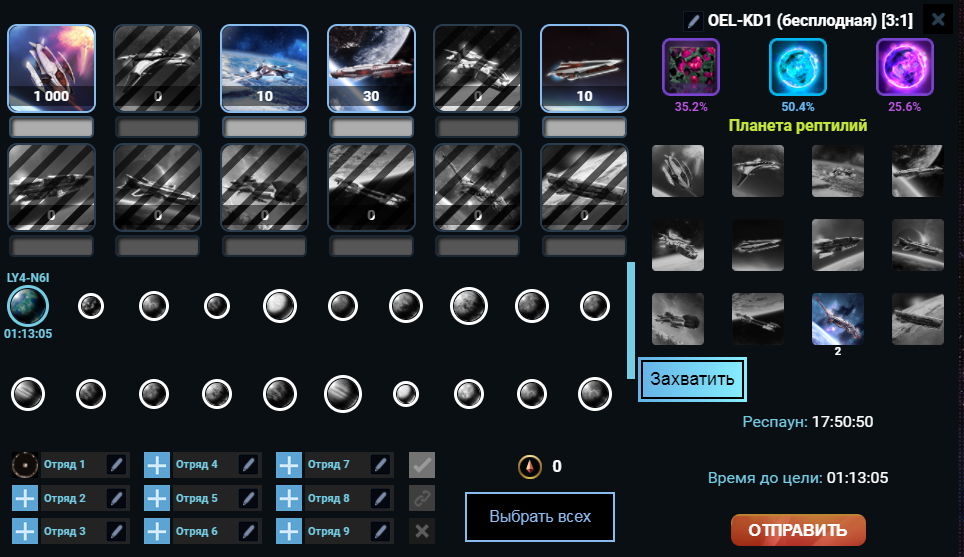Send the fleet with ОТПРАВИТЬ
The image size is (964, 557).
[x=798, y=530]
